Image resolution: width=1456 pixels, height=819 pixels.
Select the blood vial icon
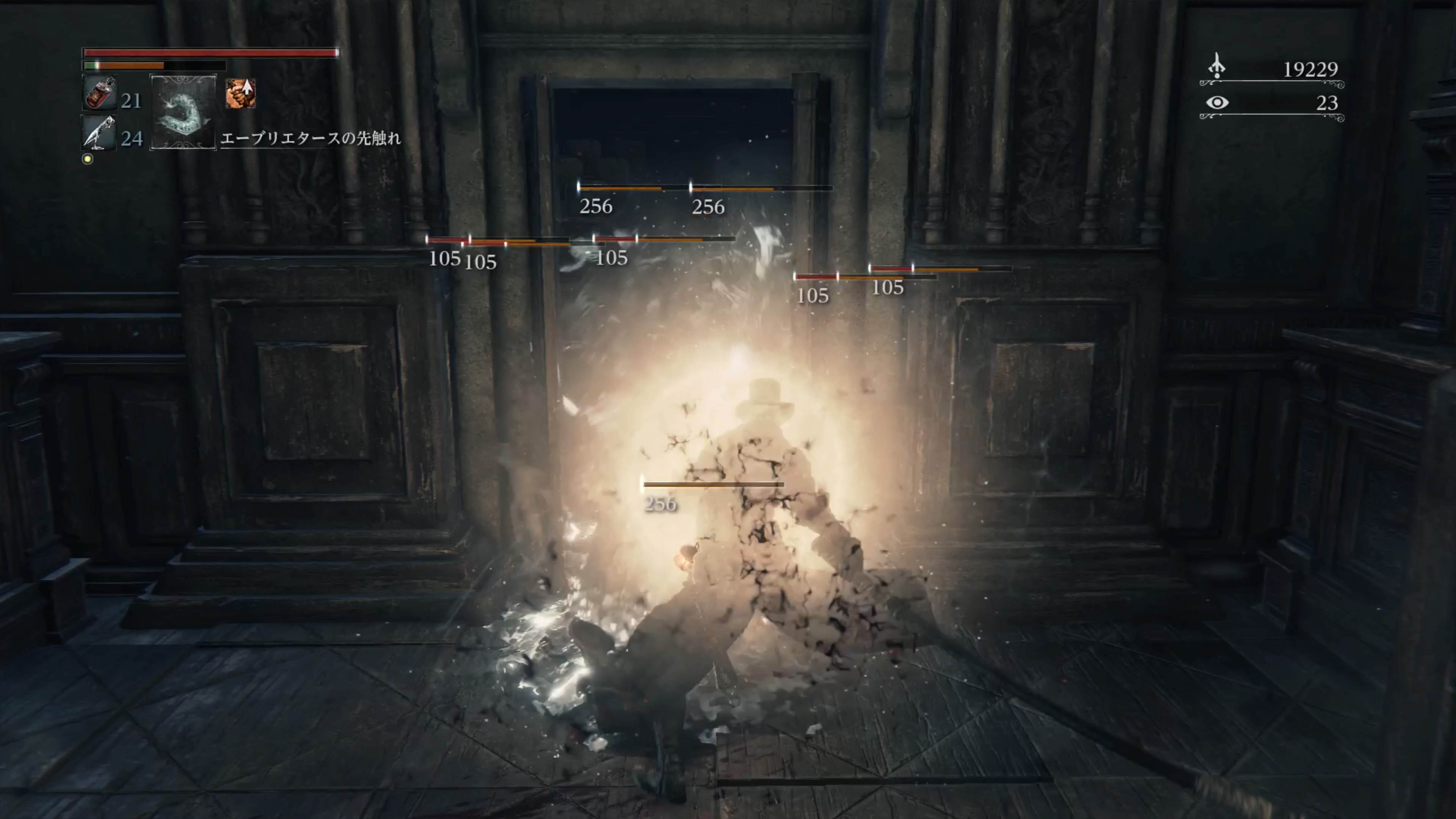click(x=99, y=93)
